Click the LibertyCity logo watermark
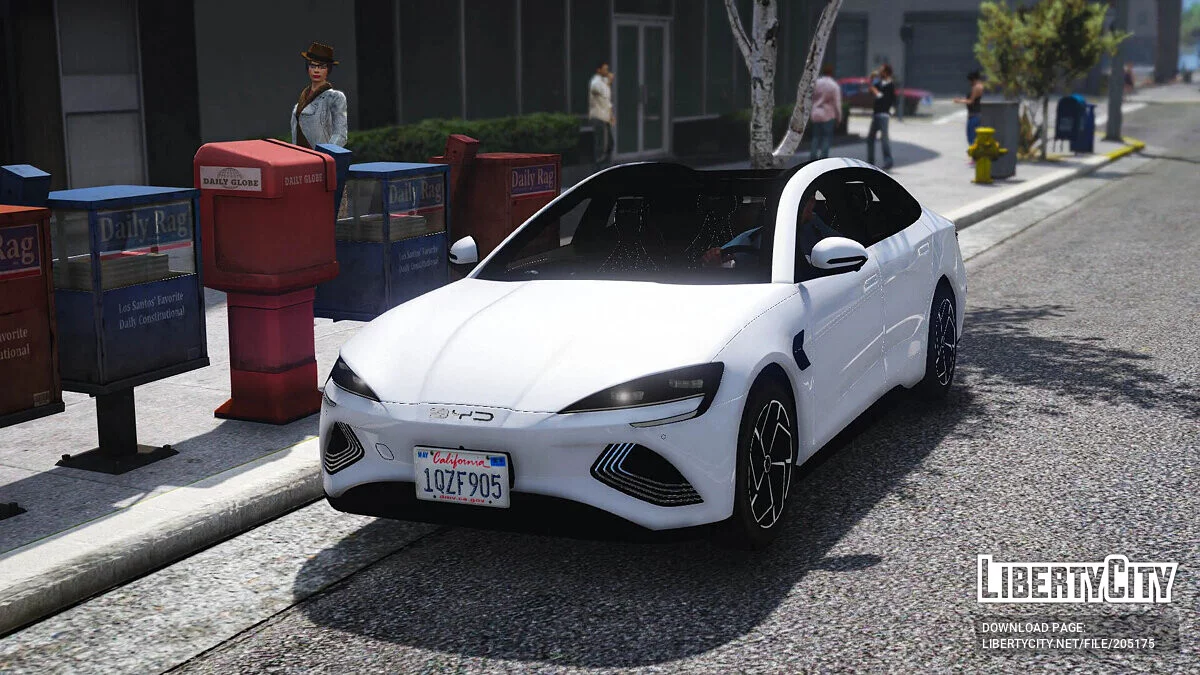Image resolution: width=1200 pixels, height=675 pixels. click(1077, 579)
